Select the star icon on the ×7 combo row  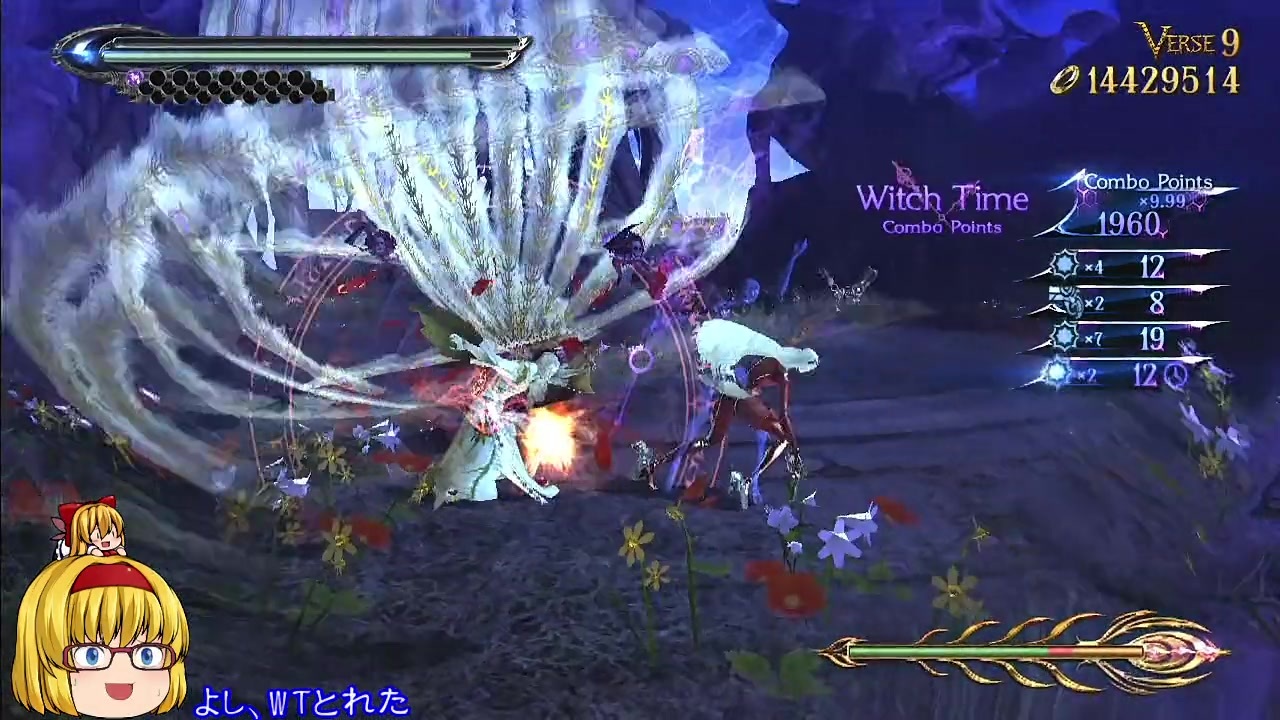[1064, 335]
